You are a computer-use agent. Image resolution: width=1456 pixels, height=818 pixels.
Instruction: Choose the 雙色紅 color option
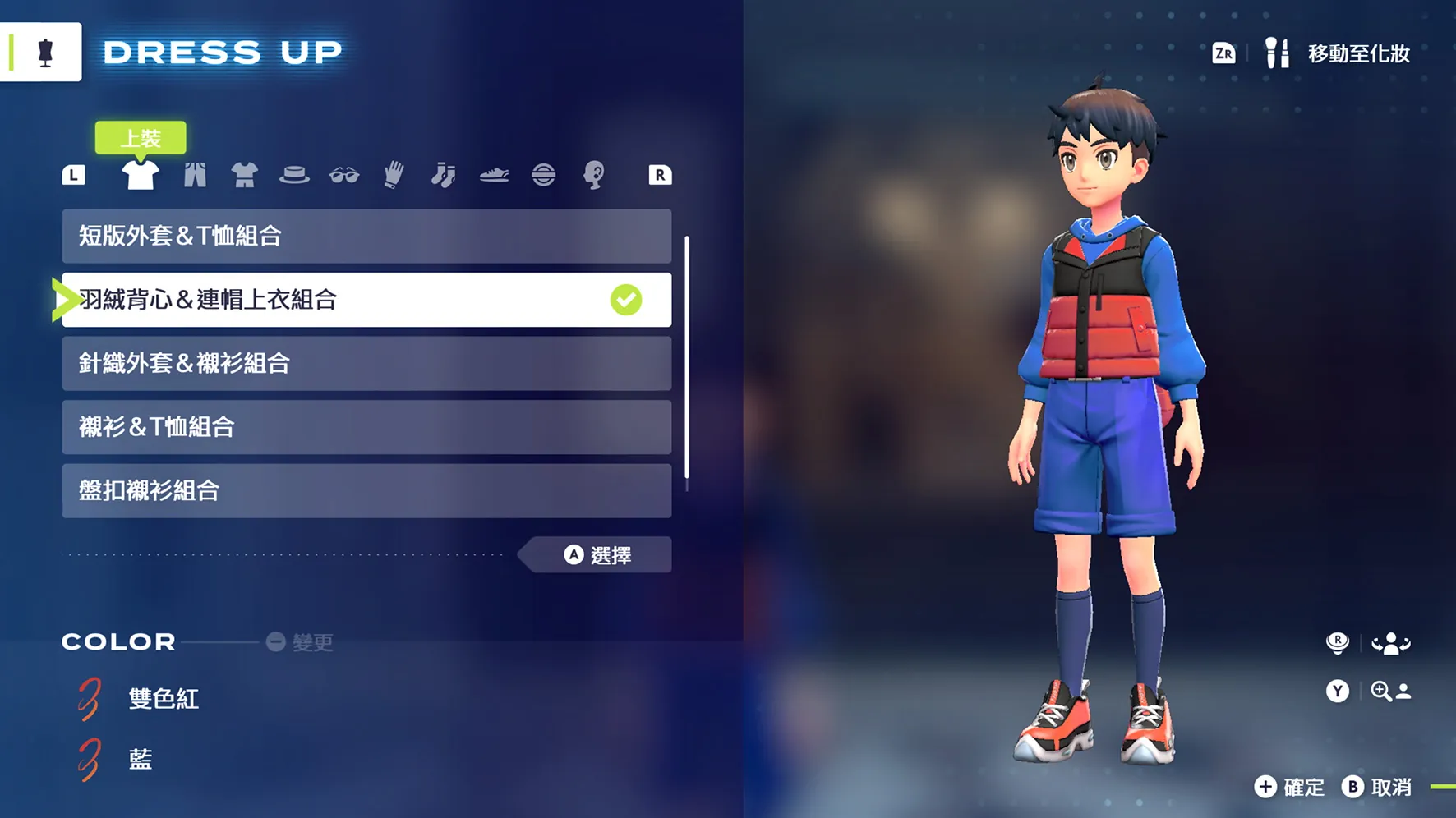[163, 699]
